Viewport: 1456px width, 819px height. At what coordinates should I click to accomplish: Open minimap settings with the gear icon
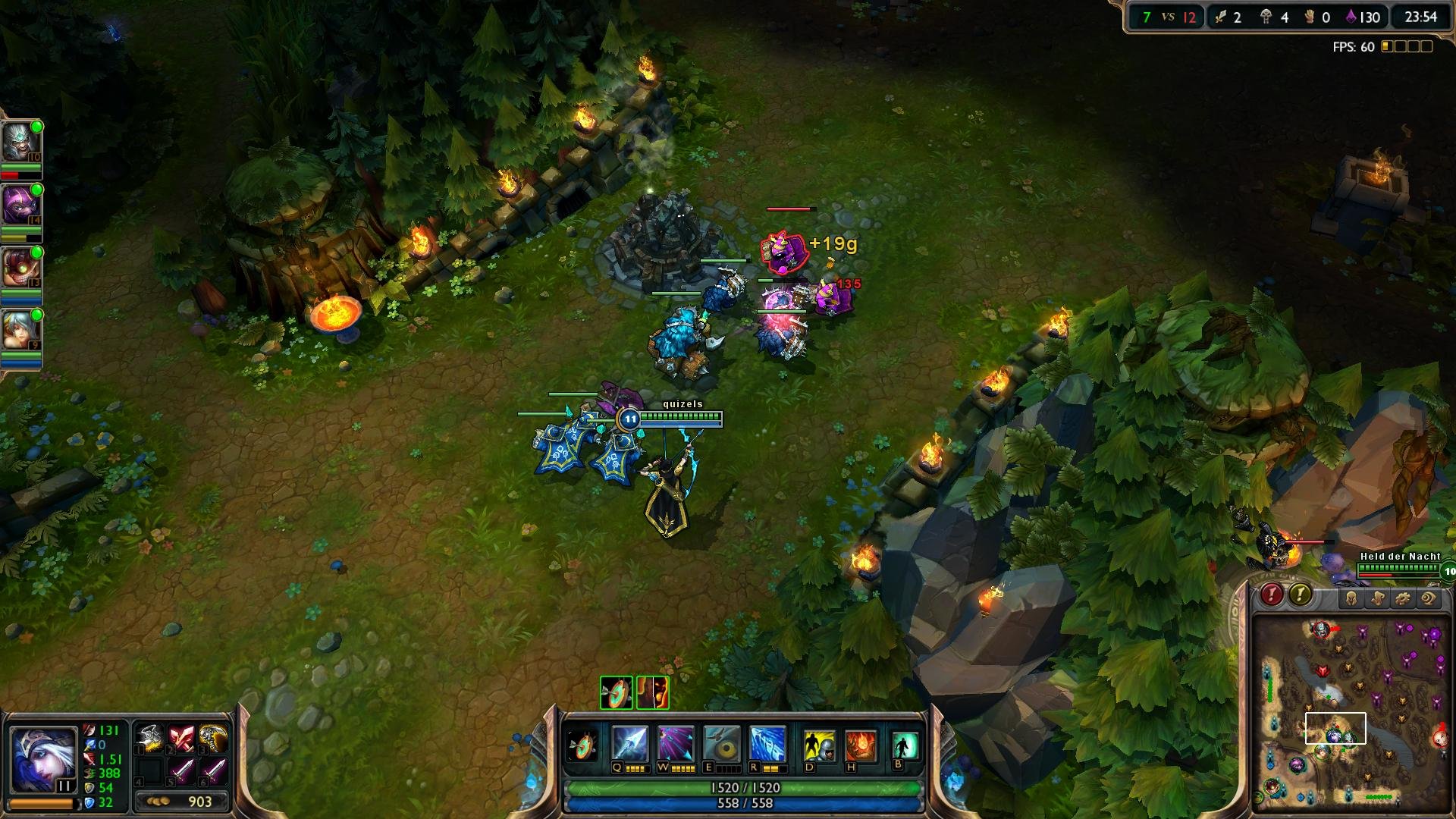tap(1403, 598)
